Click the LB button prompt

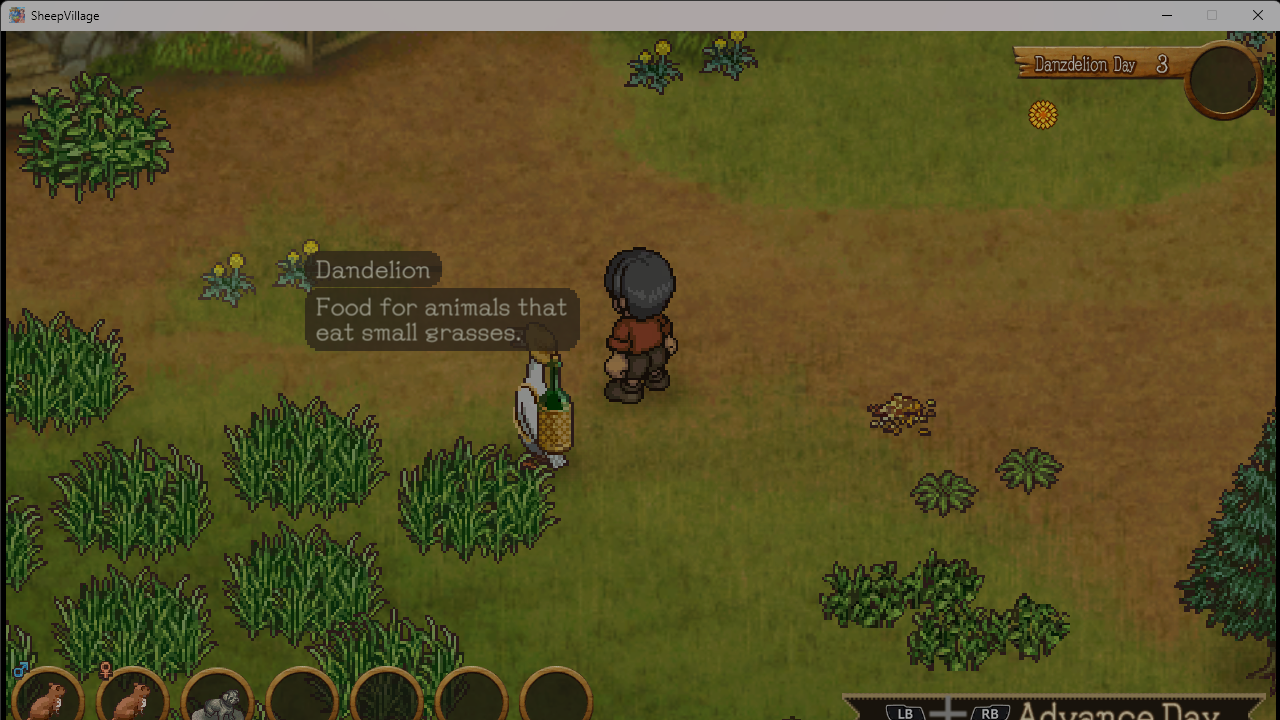[x=903, y=713]
